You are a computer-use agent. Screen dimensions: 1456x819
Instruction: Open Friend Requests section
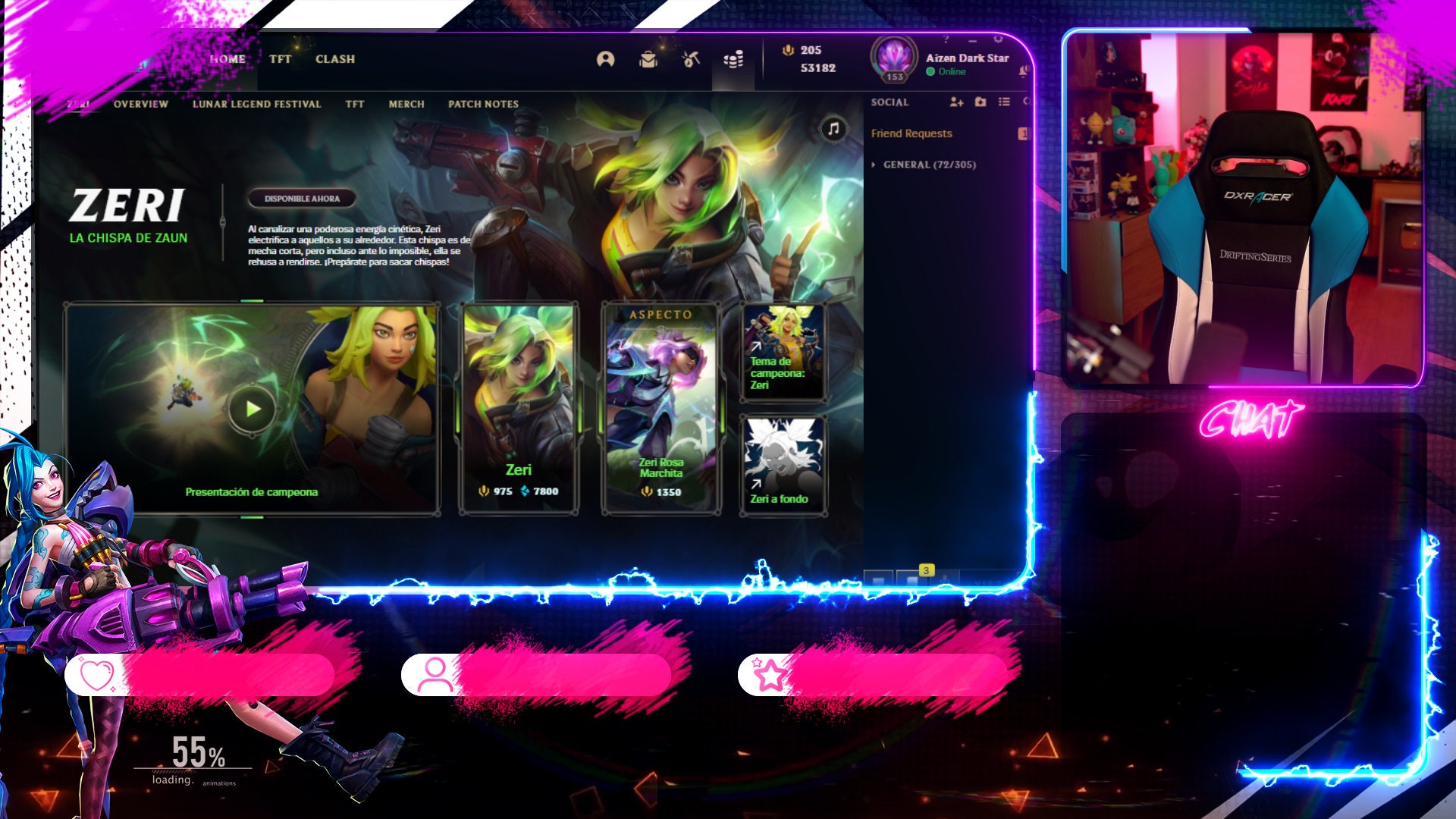912,133
